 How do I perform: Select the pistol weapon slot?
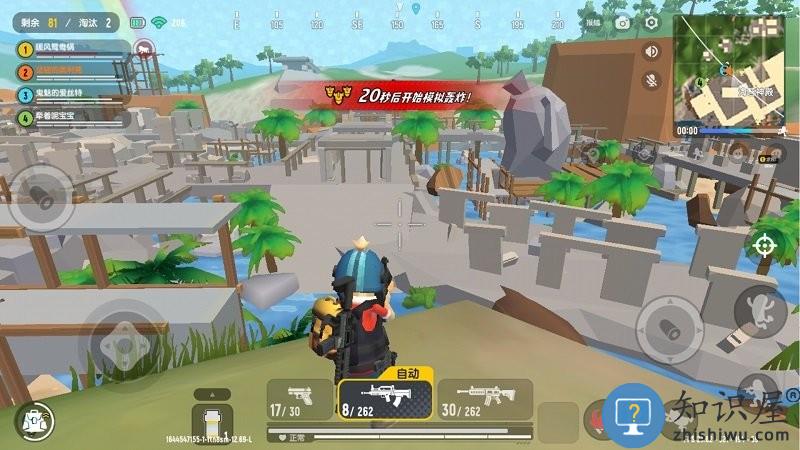tap(300, 398)
